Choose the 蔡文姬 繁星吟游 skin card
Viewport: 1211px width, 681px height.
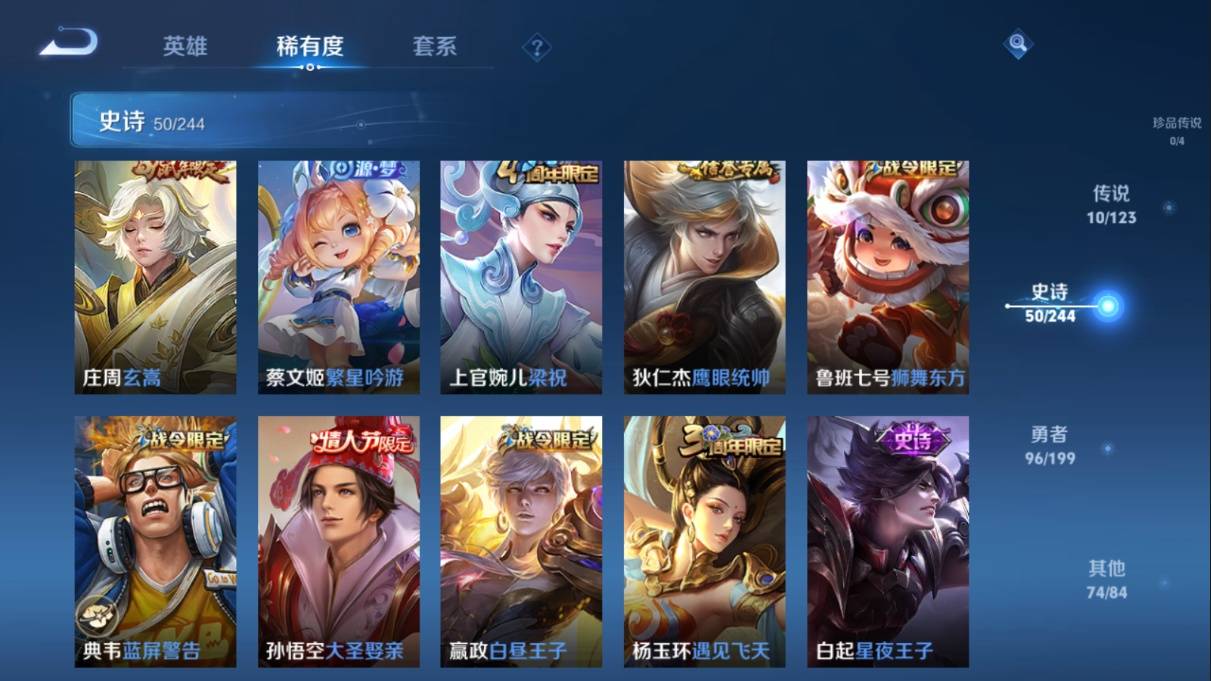click(x=339, y=277)
